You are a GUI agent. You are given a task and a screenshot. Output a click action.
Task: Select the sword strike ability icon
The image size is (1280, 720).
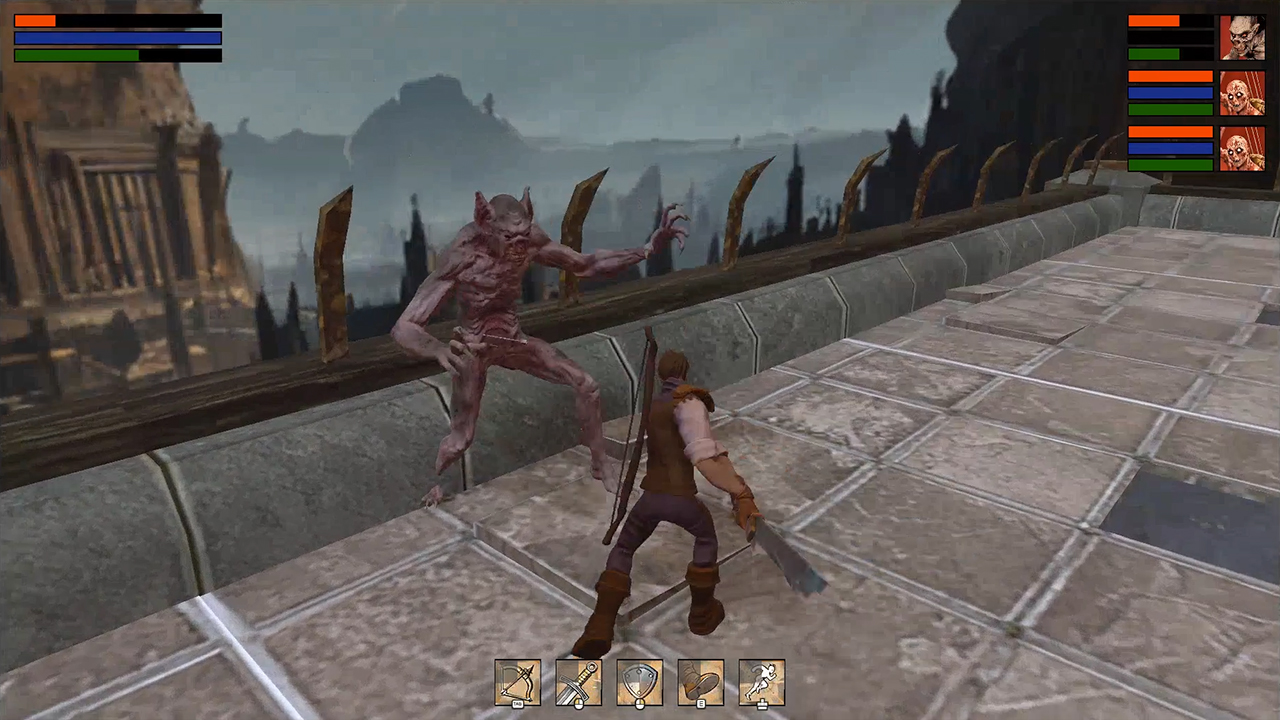click(578, 683)
